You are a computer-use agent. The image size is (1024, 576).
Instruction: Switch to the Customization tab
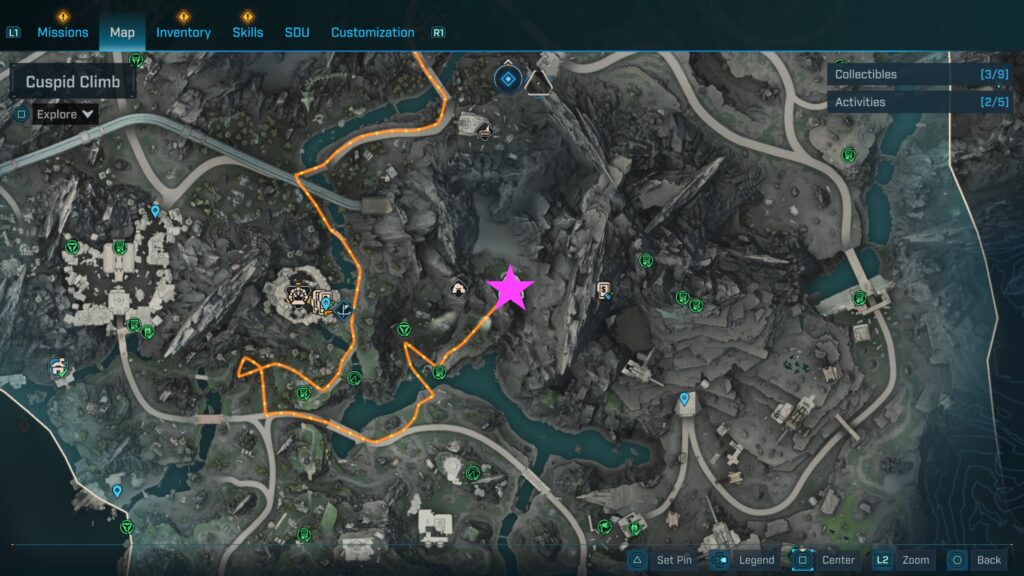point(372,32)
